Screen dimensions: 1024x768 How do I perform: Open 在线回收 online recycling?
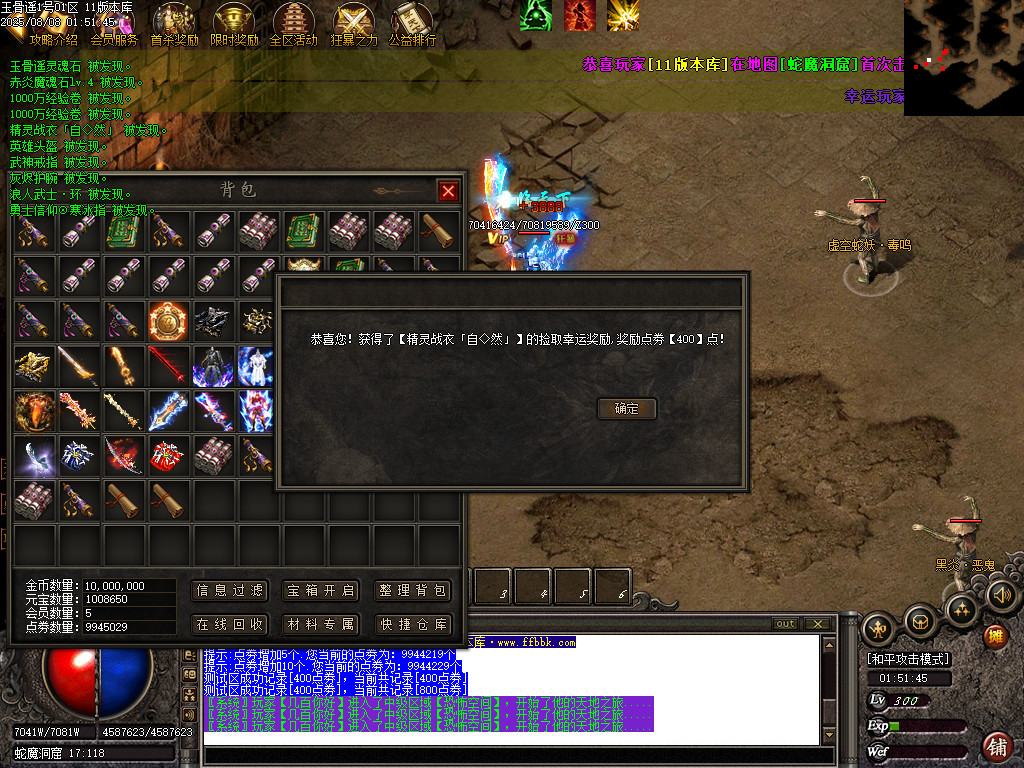click(230, 624)
